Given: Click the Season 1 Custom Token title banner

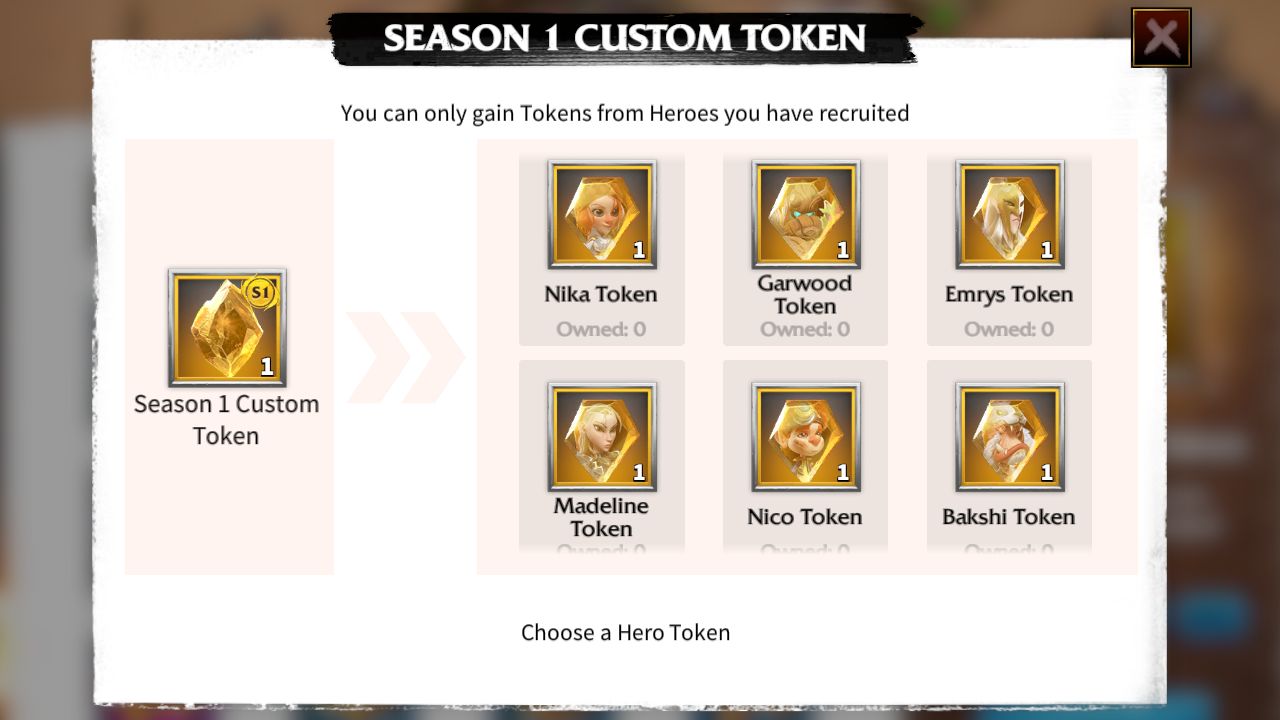Looking at the screenshot, I should click(x=625, y=38).
